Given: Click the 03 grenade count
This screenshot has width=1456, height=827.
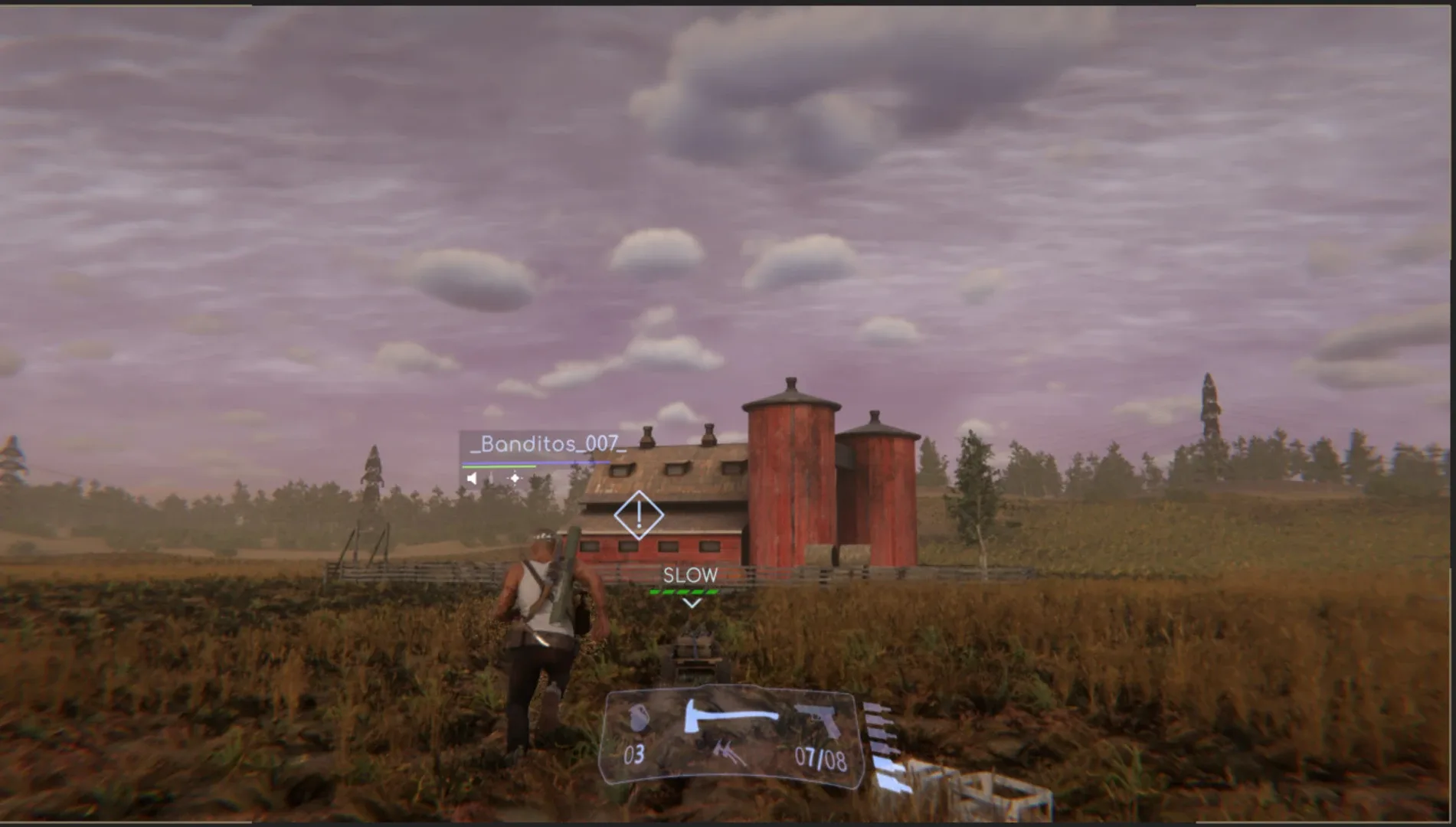Looking at the screenshot, I should pos(634,753).
